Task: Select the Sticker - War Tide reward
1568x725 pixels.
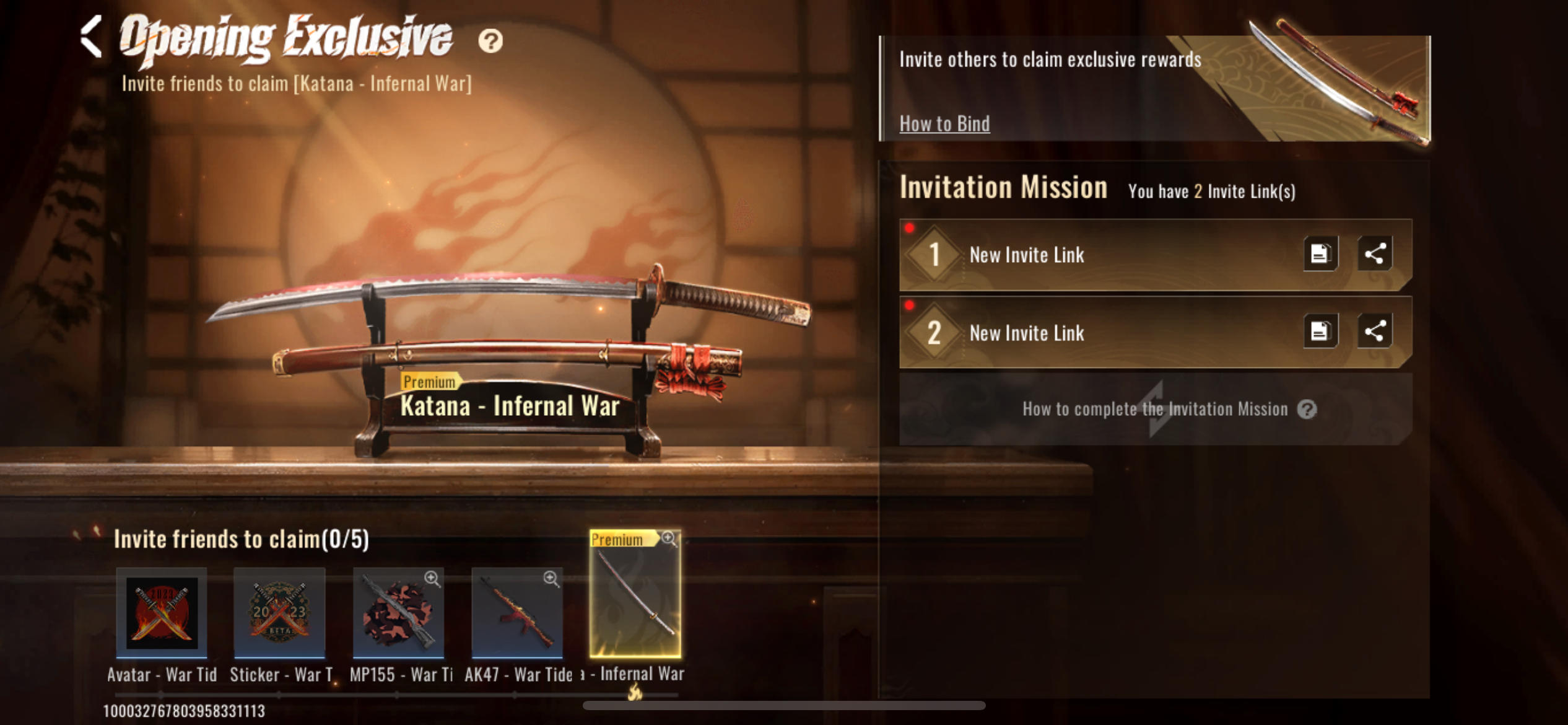Action: [x=279, y=612]
